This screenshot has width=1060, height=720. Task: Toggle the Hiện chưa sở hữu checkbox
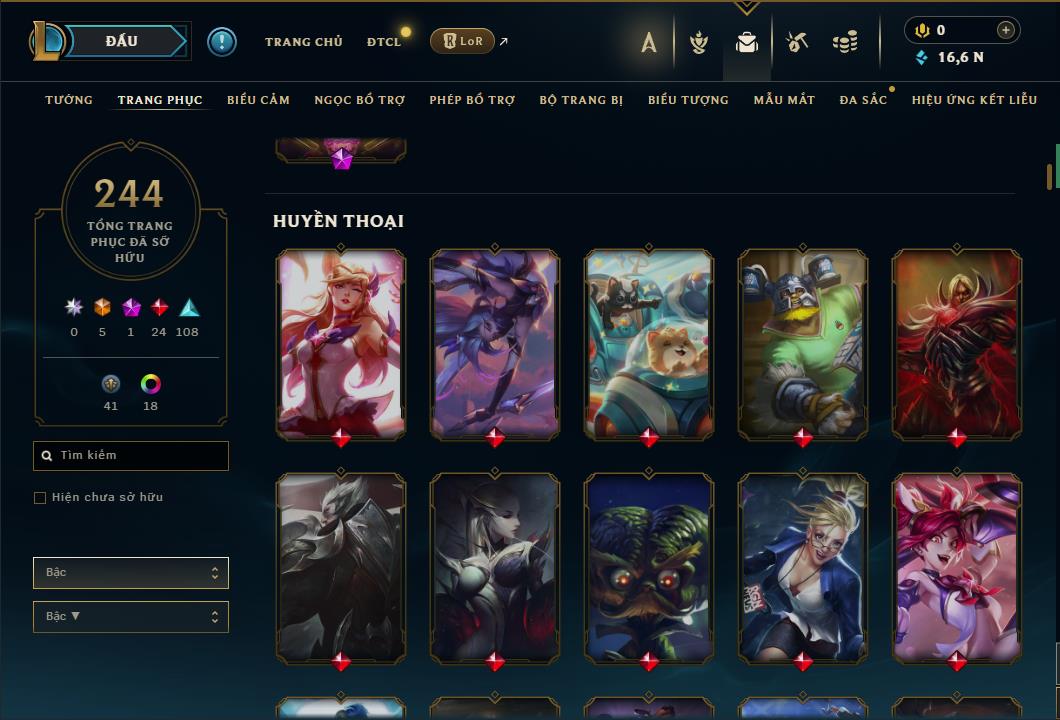click(x=40, y=498)
